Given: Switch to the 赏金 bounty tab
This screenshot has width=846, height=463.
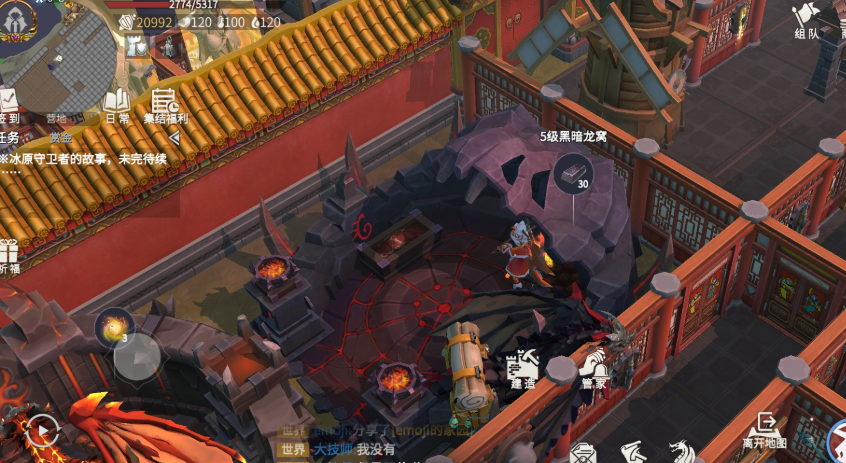Looking at the screenshot, I should 61,138.
